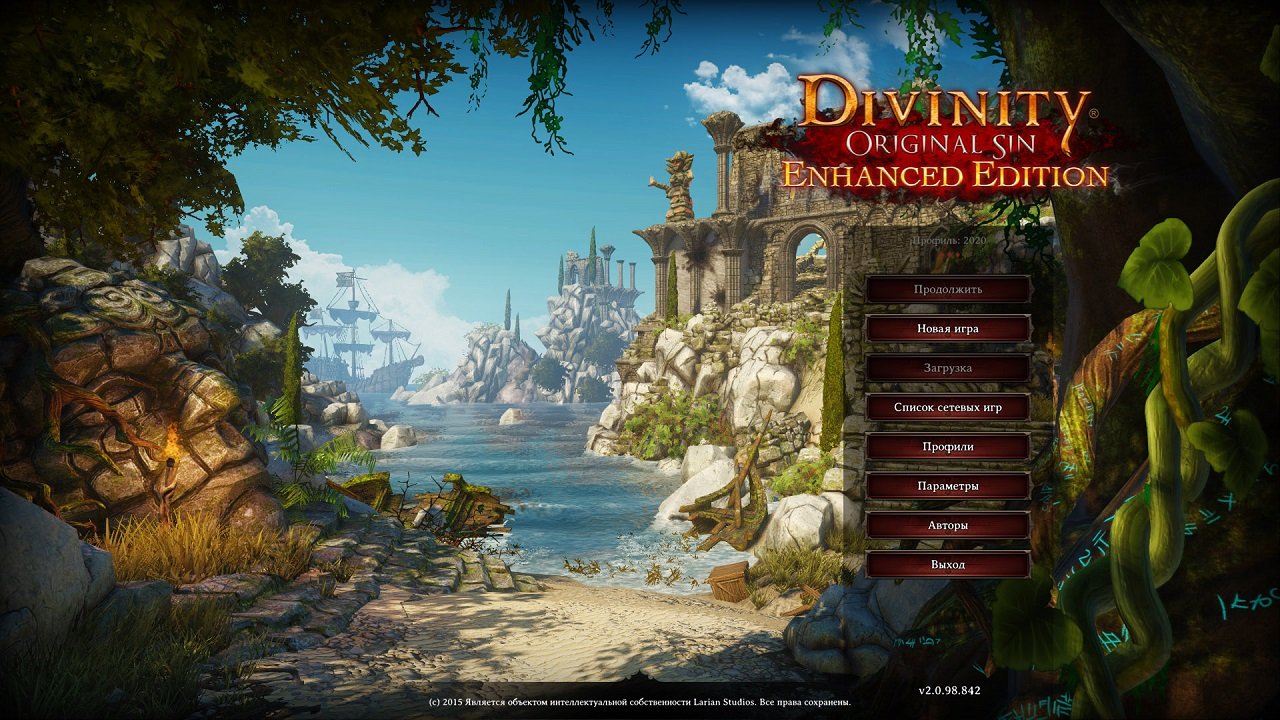Click the Продолжить (Continue) button
Image resolution: width=1280 pixels, height=720 pixels.
pos(949,289)
